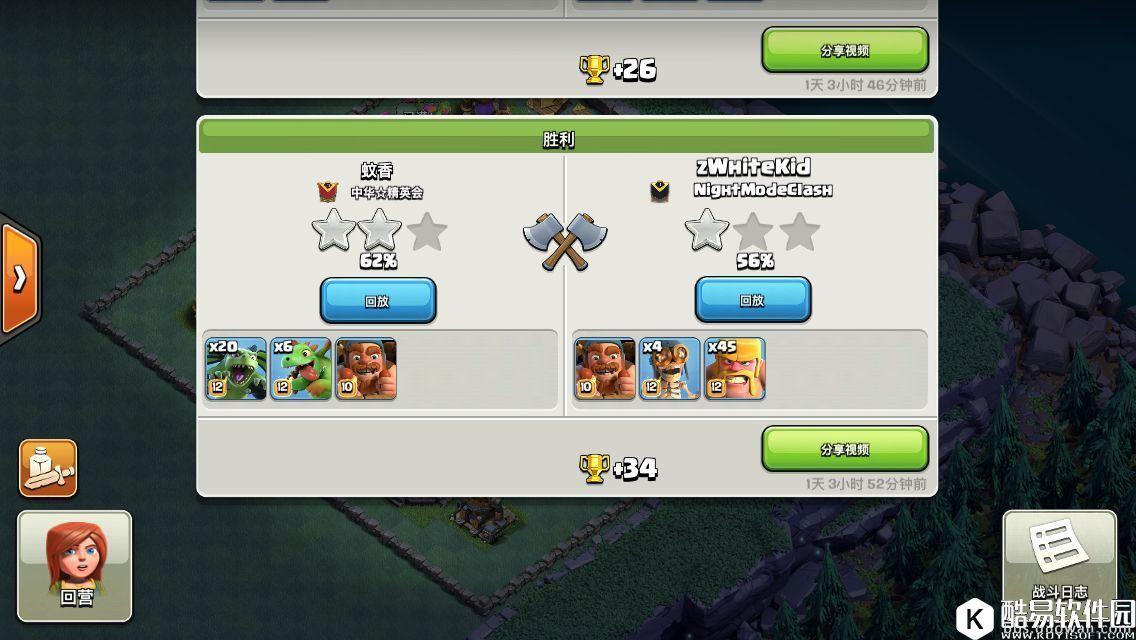Return to camp with the 回营 button
Viewport: 1136px width, 640px height.
pos(75,565)
